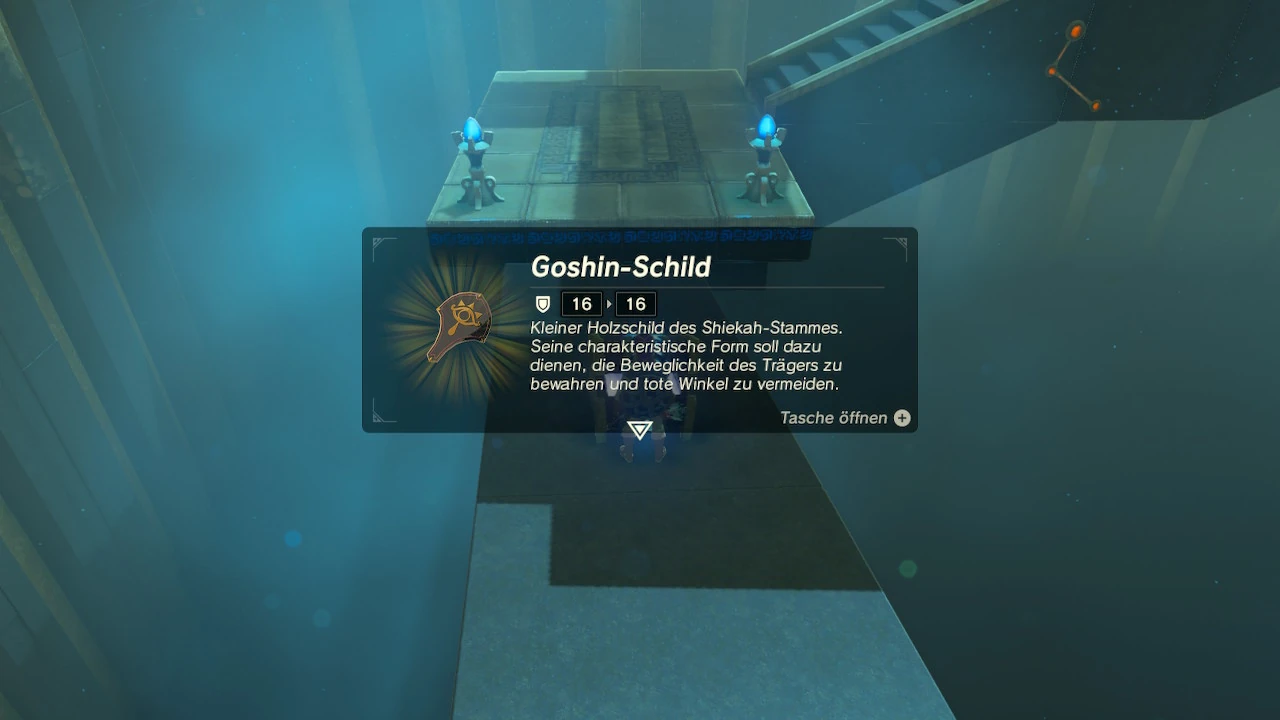Click the top-left corner bracket of the dialog
Image resolution: width=1280 pixels, height=720 pixels.
378,241
